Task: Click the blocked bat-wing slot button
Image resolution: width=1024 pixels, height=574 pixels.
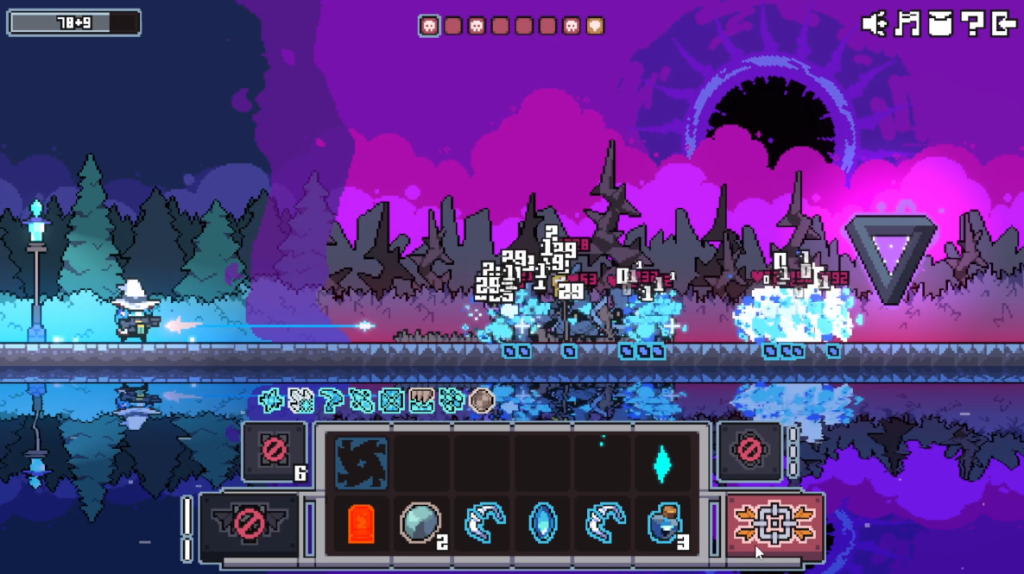Action: (x=250, y=523)
